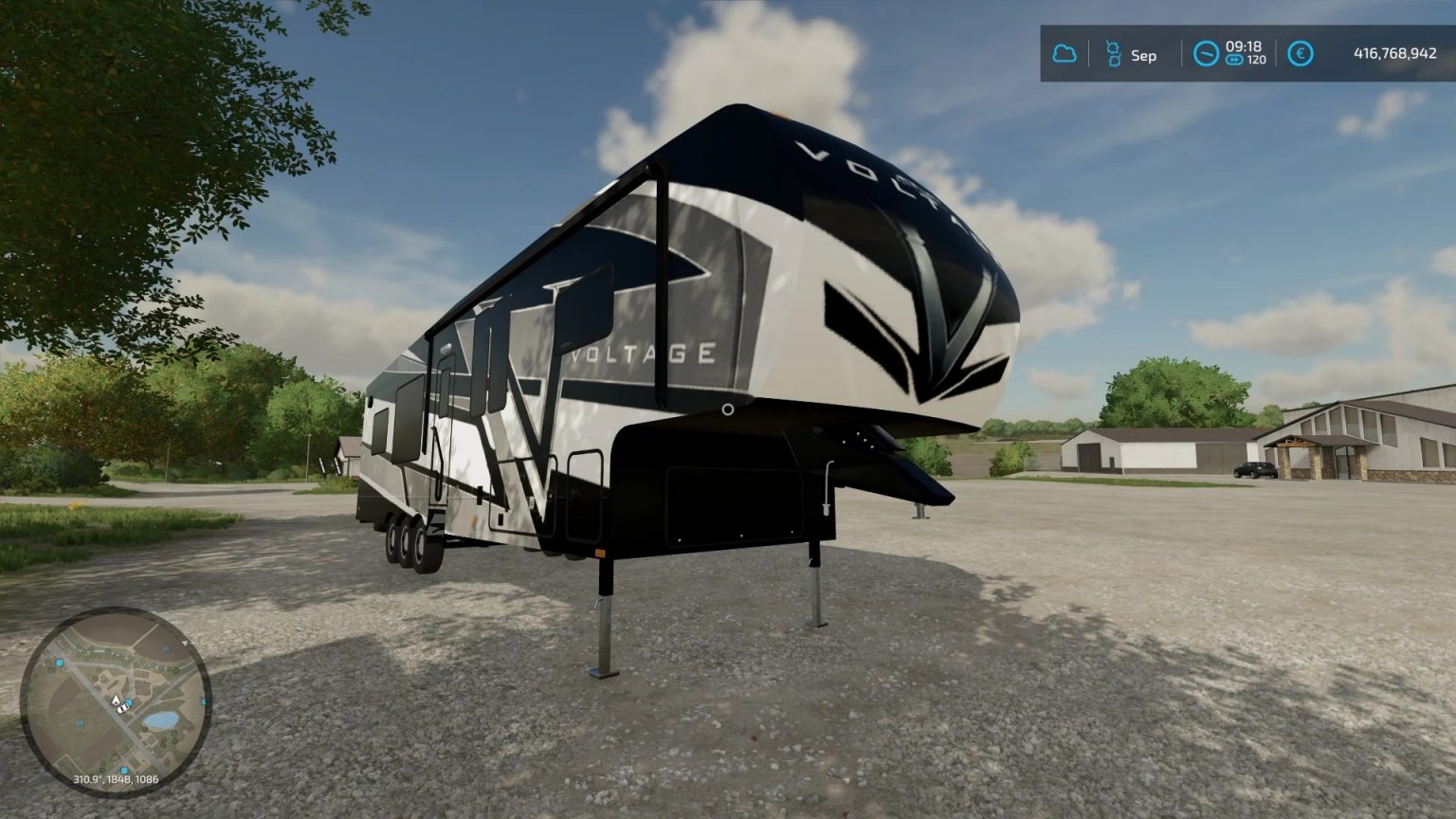Toggle the marker on the minimap's right edge

(203, 701)
